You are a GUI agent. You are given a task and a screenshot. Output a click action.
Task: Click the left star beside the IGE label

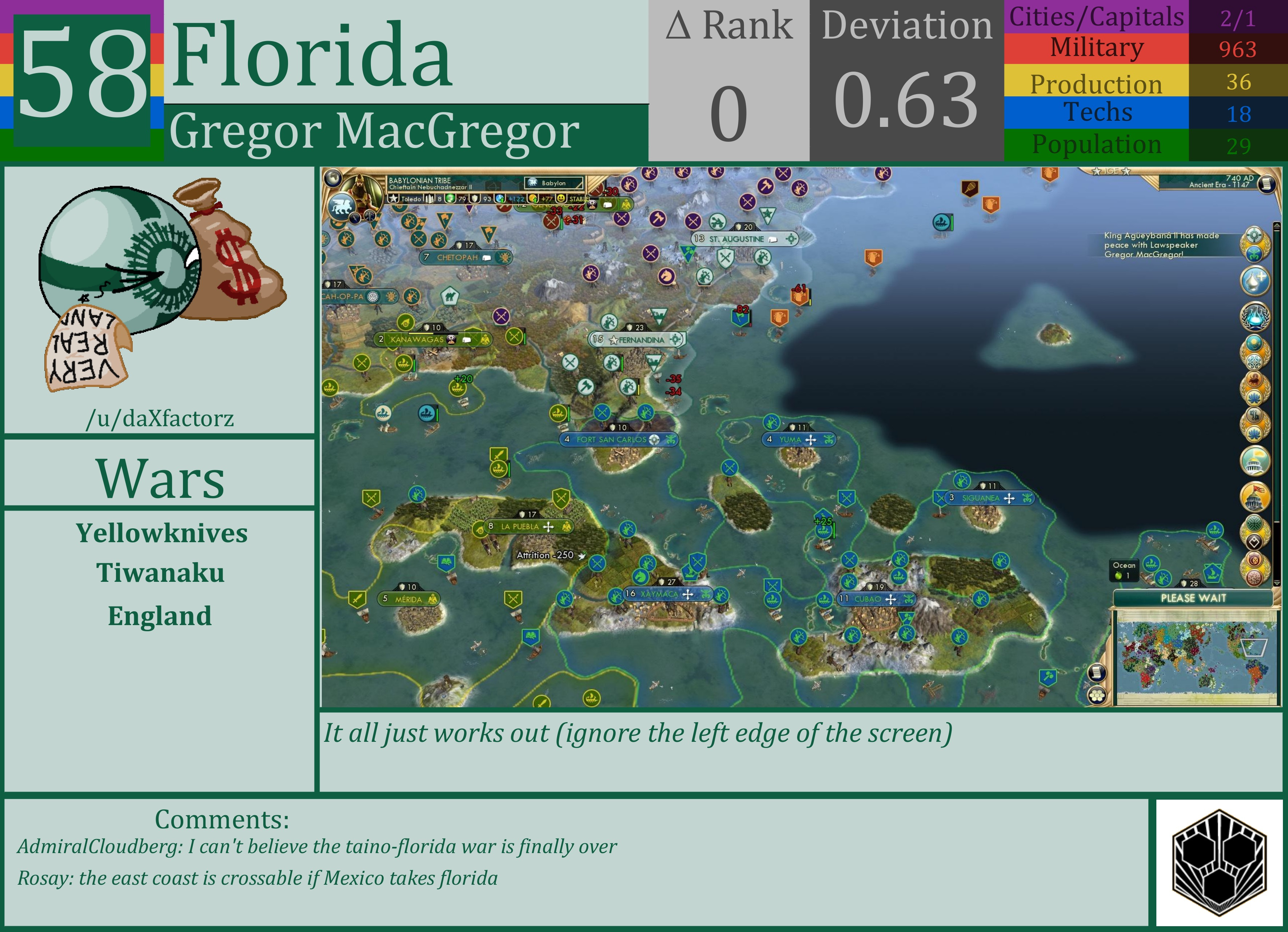coord(1097,172)
